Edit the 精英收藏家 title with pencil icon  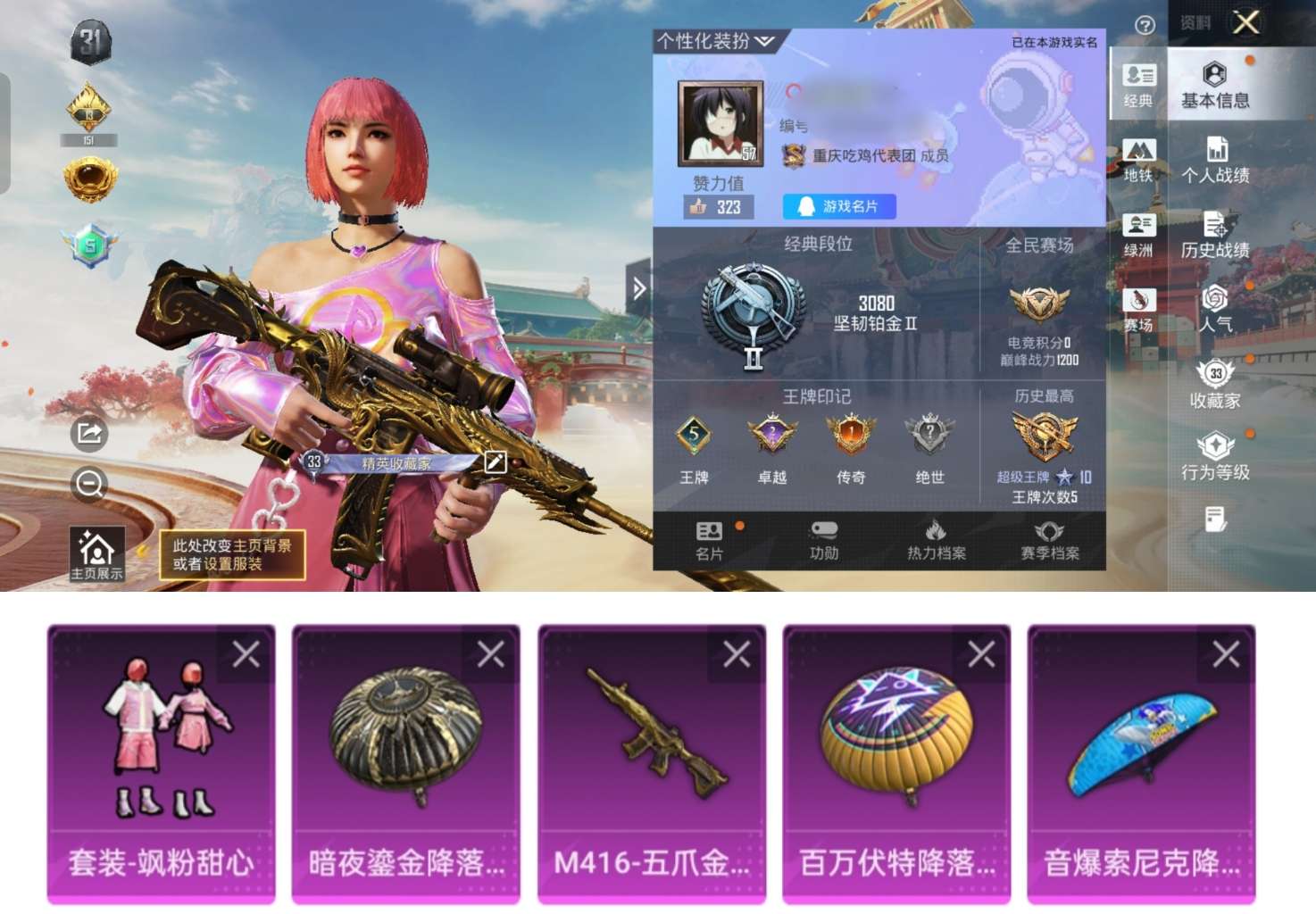click(x=496, y=462)
